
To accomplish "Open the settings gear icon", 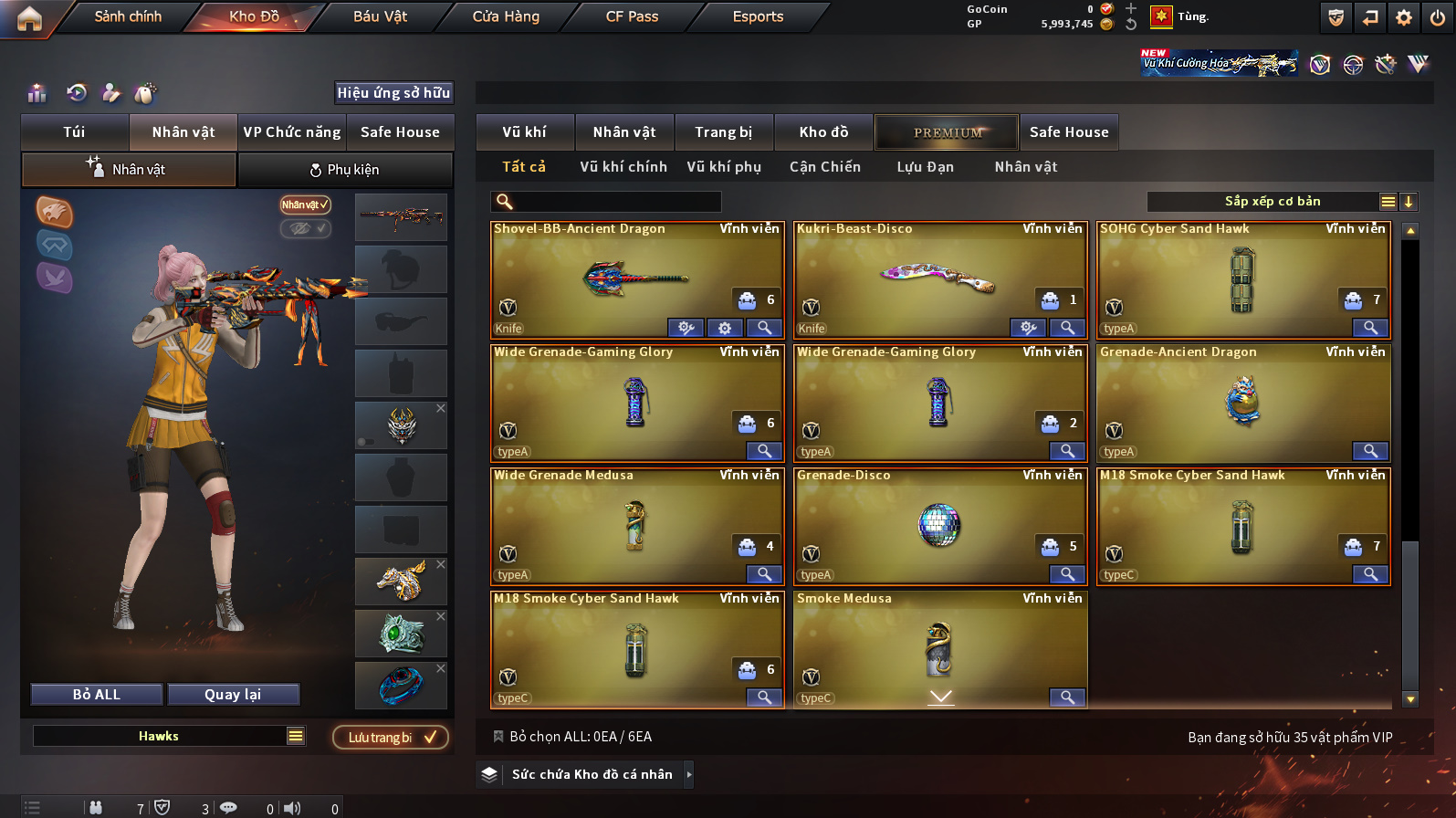I will point(1404,17).
